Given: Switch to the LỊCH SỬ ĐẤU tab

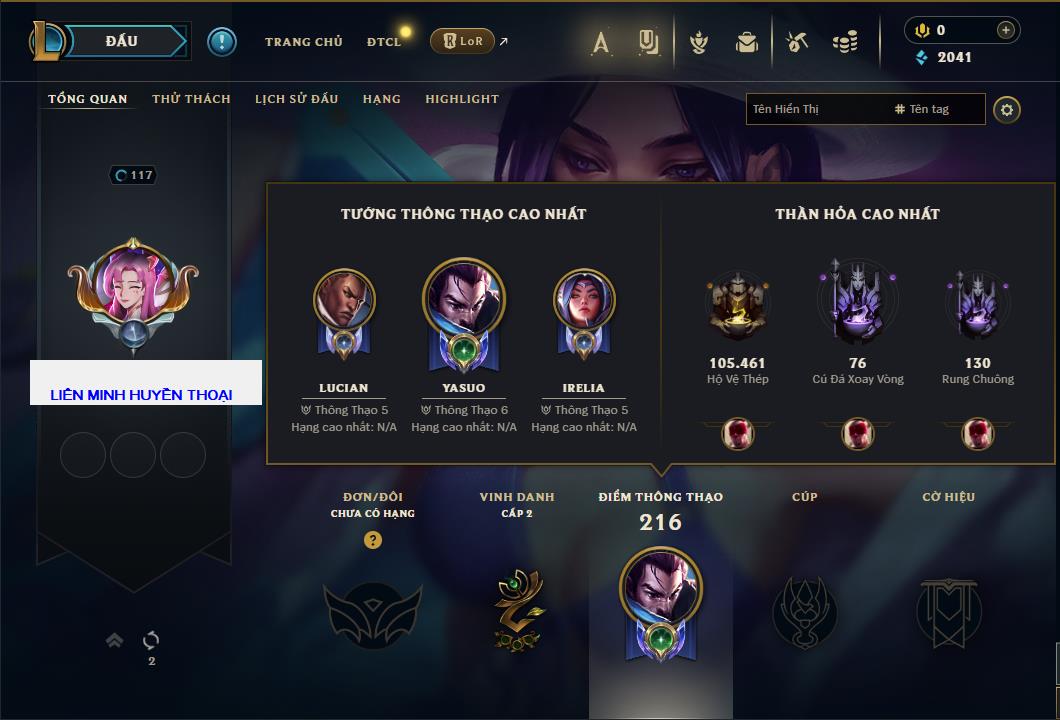Looking at the screenshot, I should (296, 99).
